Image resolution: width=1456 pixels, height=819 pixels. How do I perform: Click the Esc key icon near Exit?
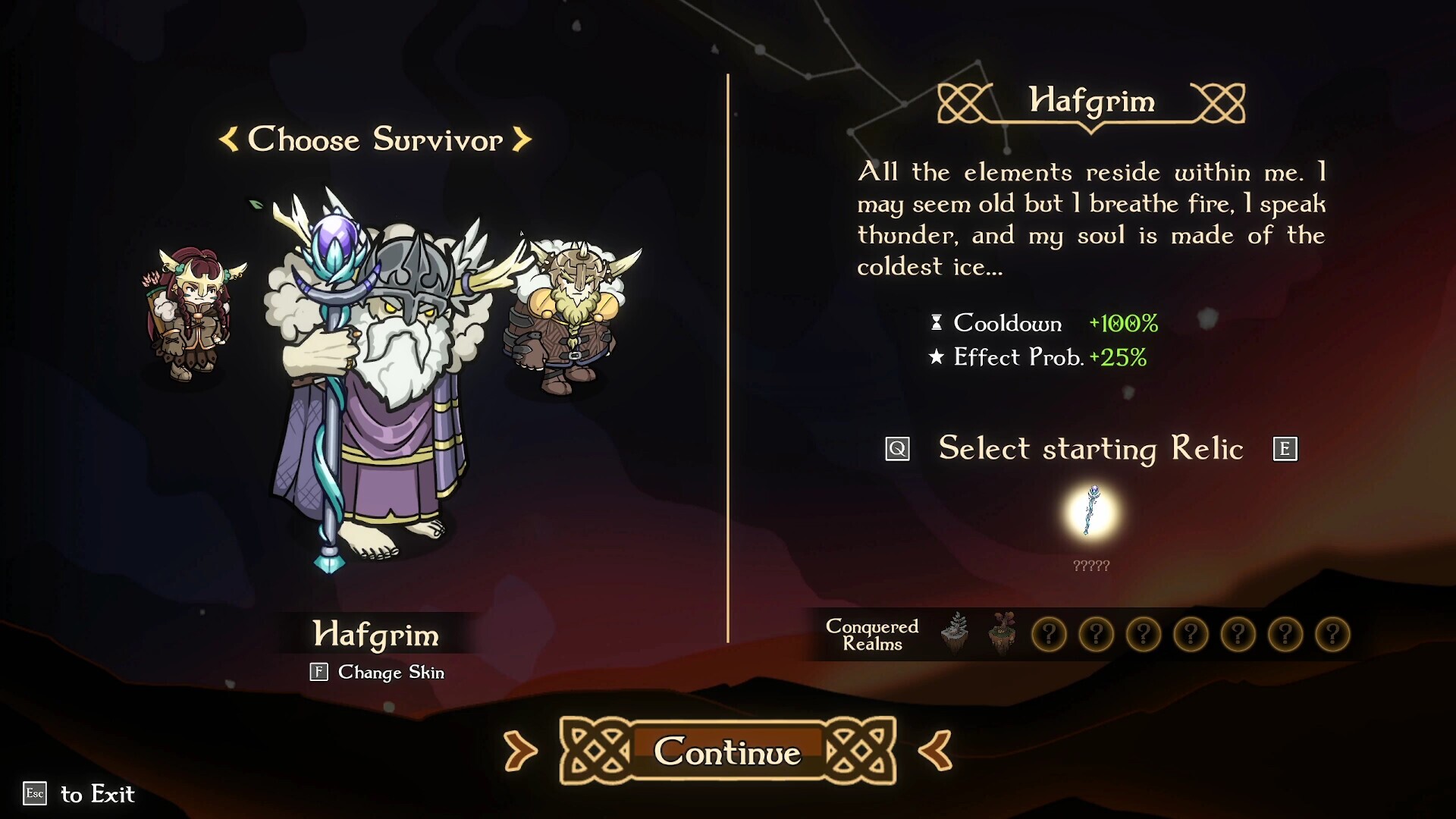point(33,795)
